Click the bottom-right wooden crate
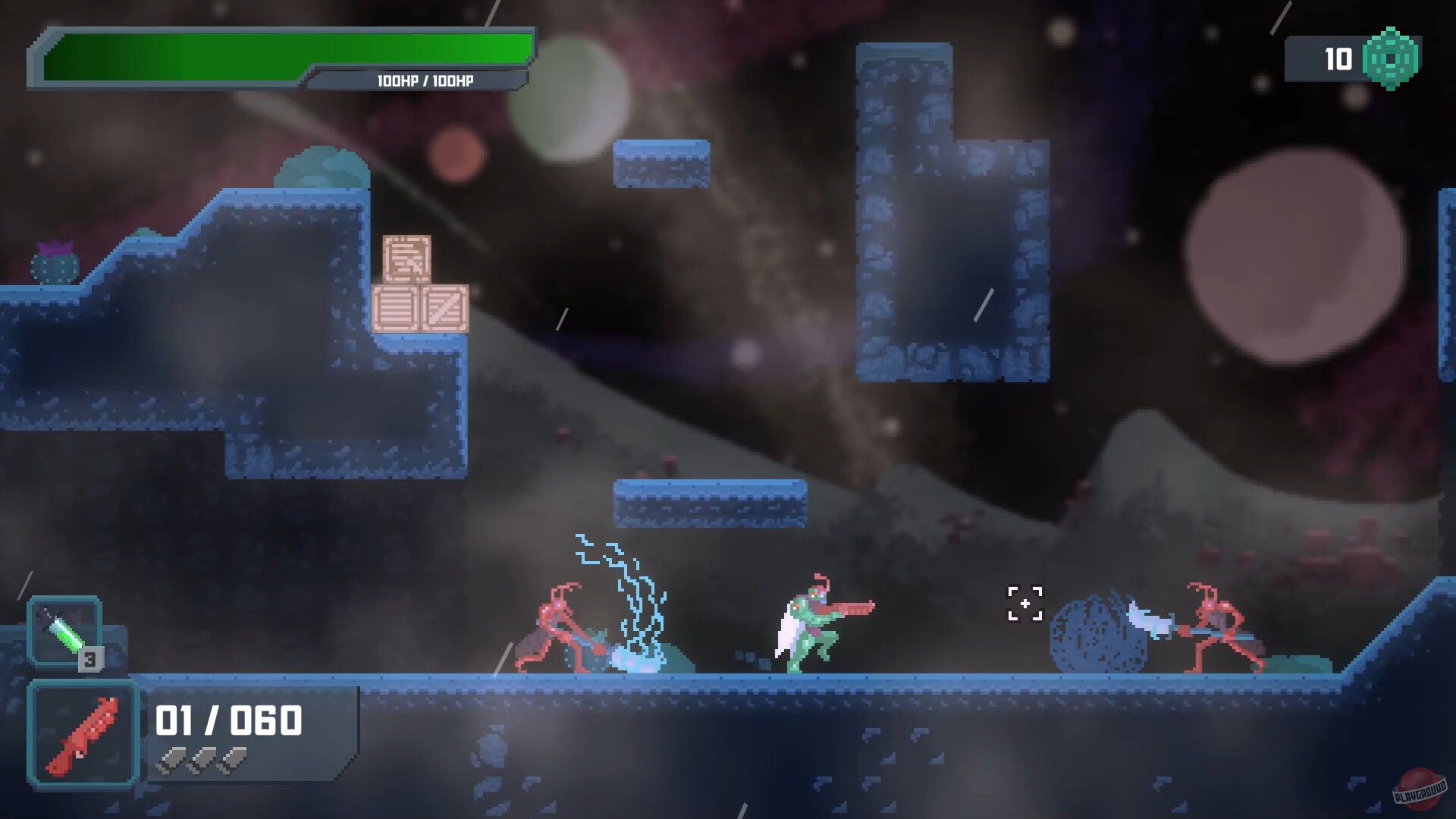The height and width of the screenshot is (819, 1456). pos(446,307)
